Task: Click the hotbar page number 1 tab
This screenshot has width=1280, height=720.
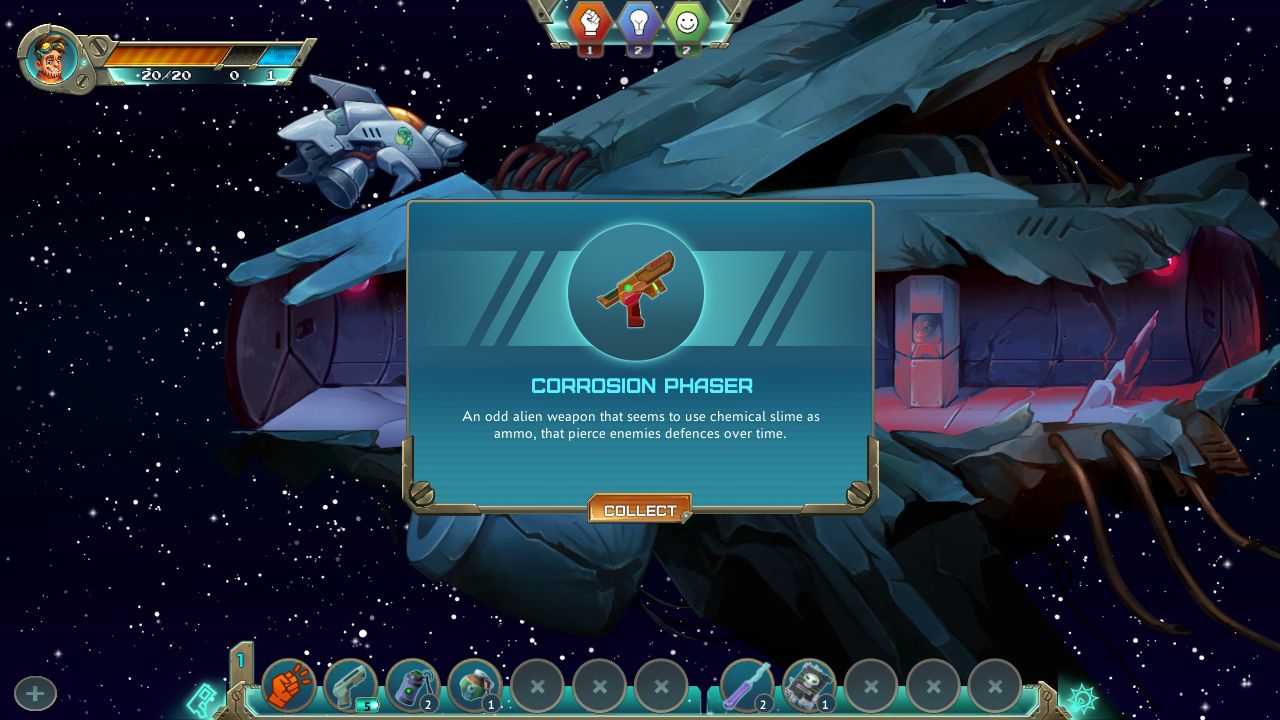Action: (242, 659)
